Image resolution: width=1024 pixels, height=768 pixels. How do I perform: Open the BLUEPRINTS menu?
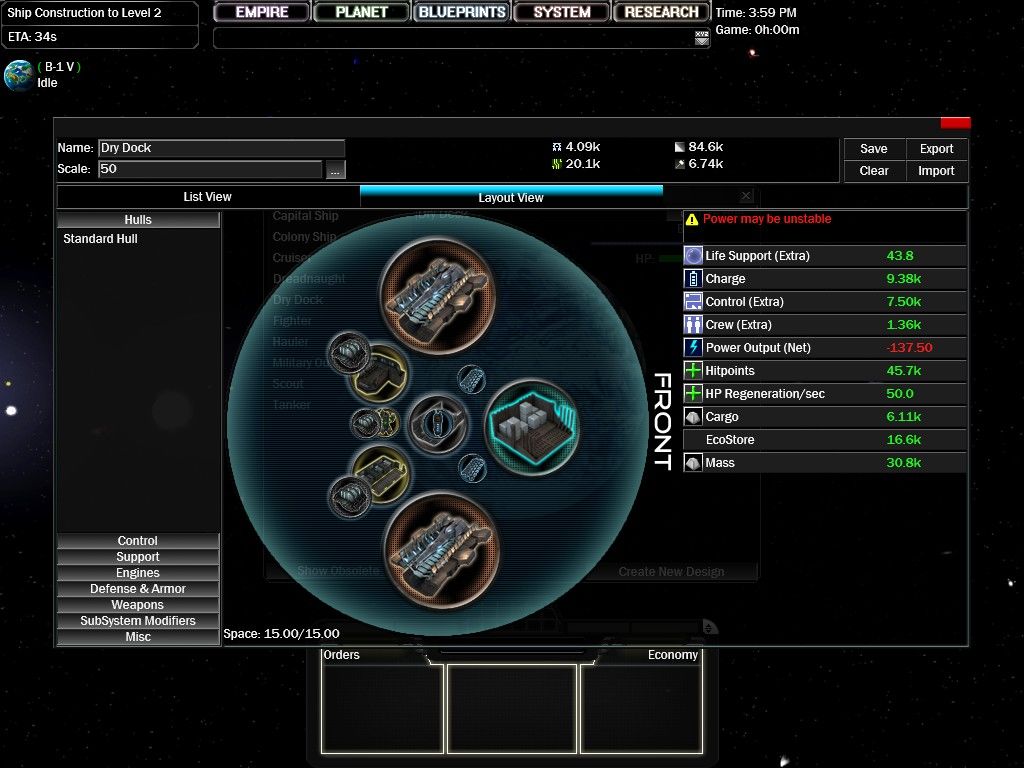point(462,12)
